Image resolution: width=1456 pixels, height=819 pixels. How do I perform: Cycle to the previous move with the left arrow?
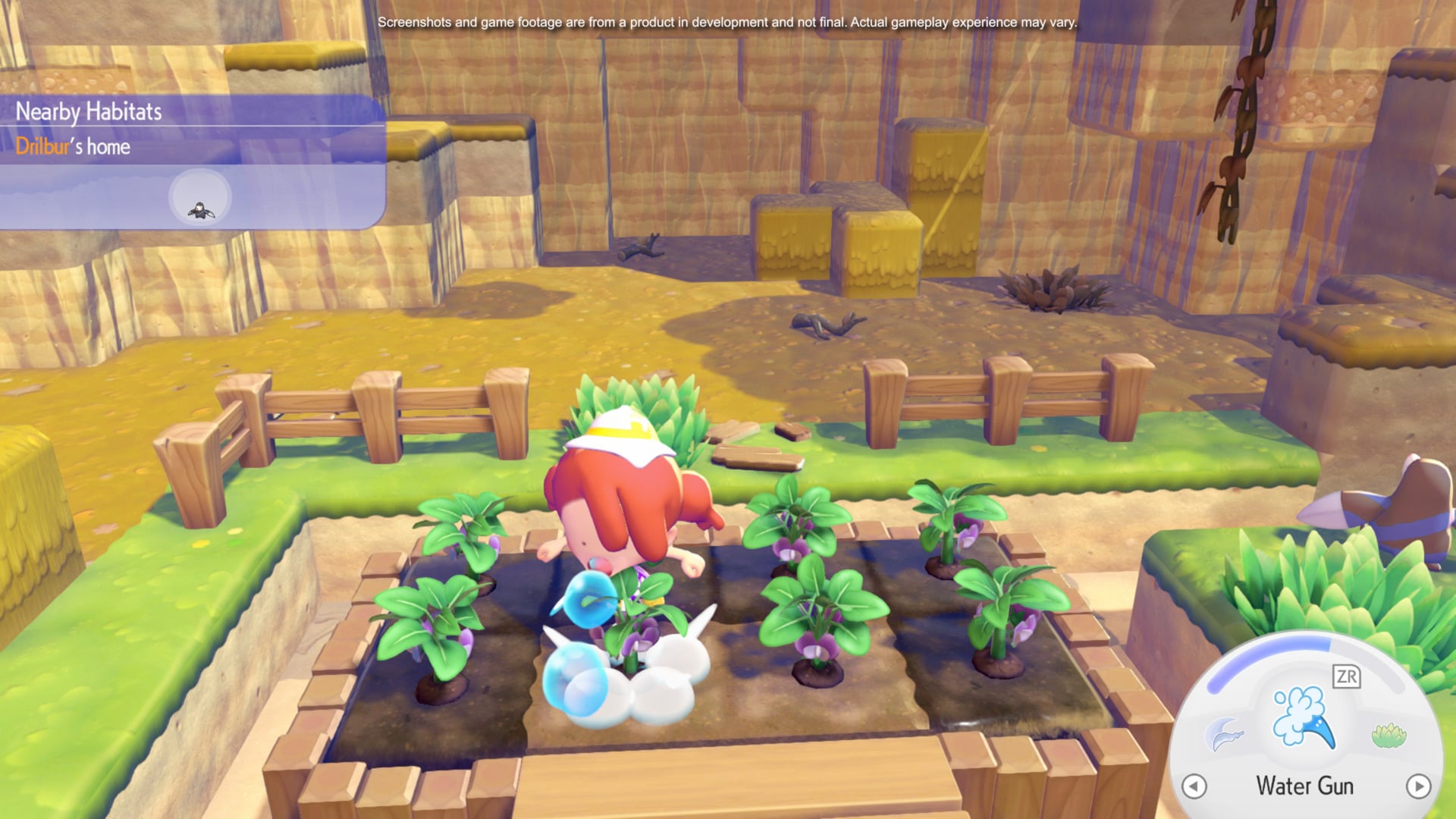(x=1194, y=787)
